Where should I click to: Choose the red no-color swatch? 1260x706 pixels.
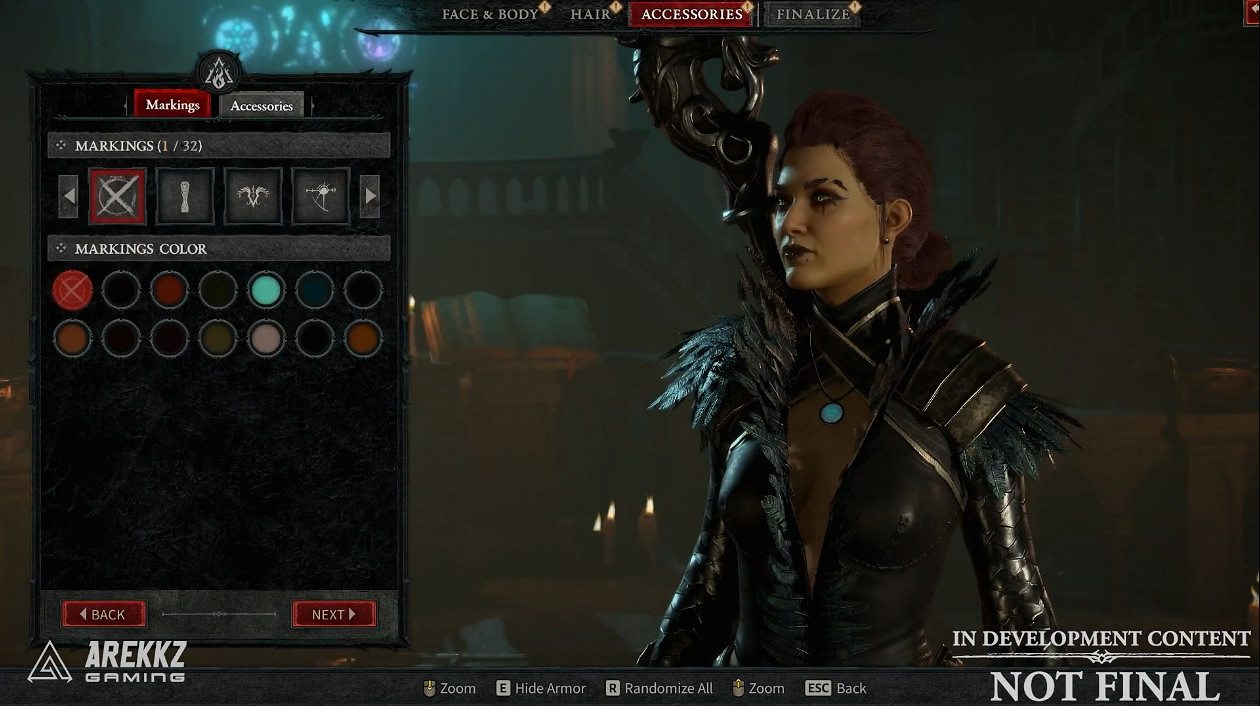[73, 290]
